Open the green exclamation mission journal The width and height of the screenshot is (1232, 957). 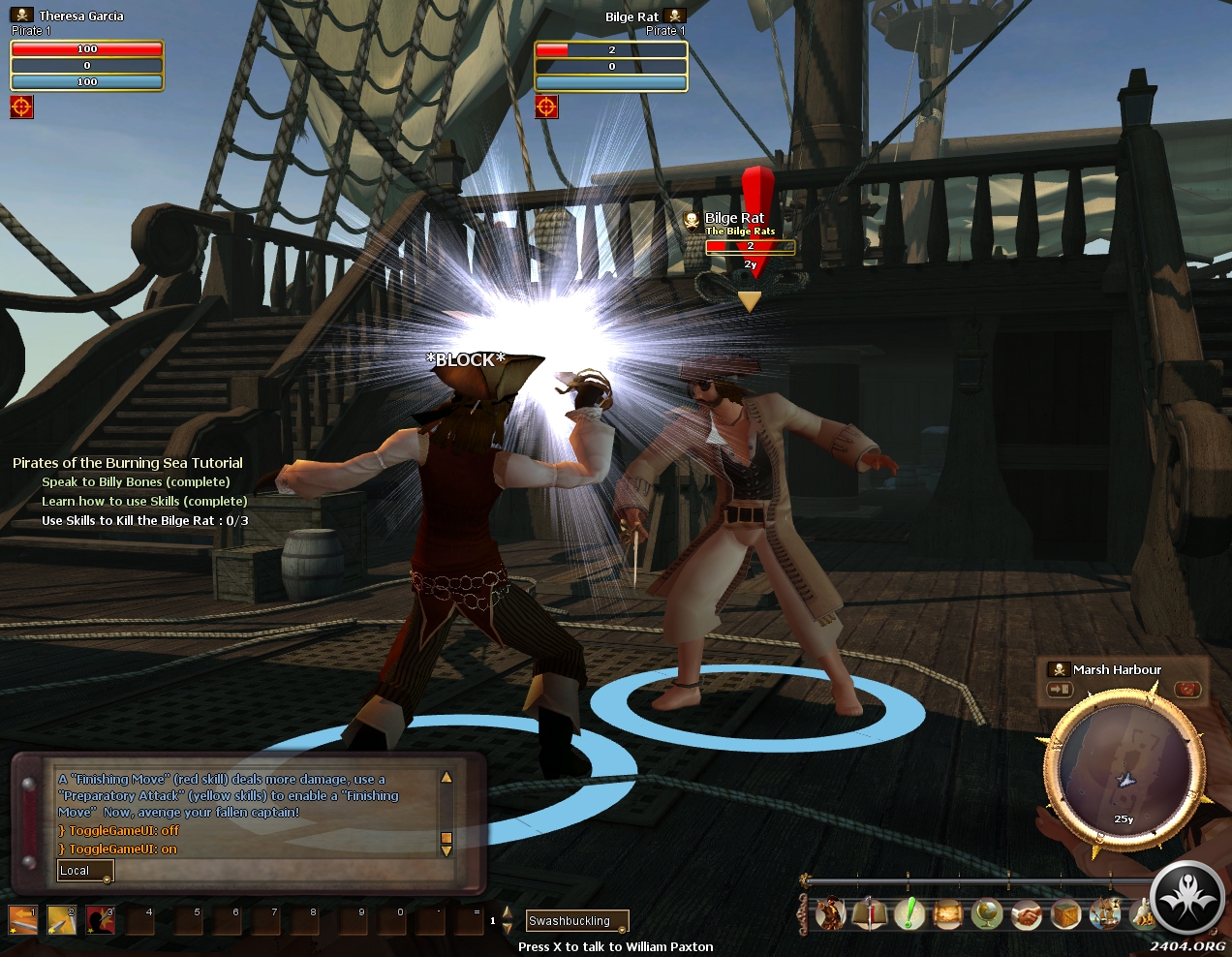909,913
